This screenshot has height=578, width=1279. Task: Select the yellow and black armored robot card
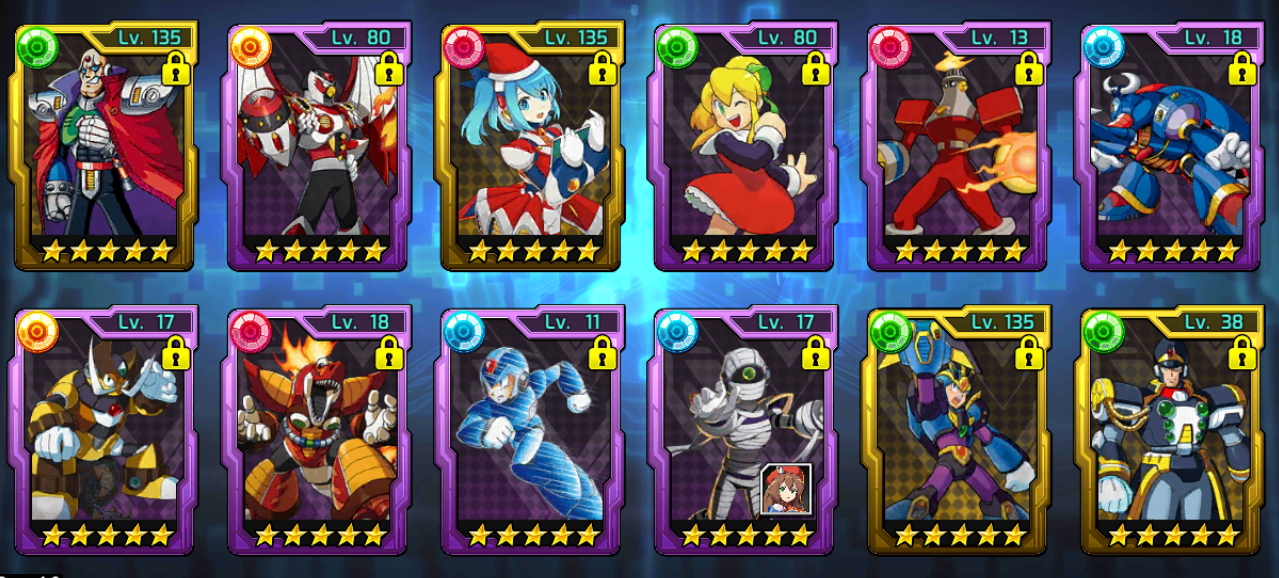point(105,430)
